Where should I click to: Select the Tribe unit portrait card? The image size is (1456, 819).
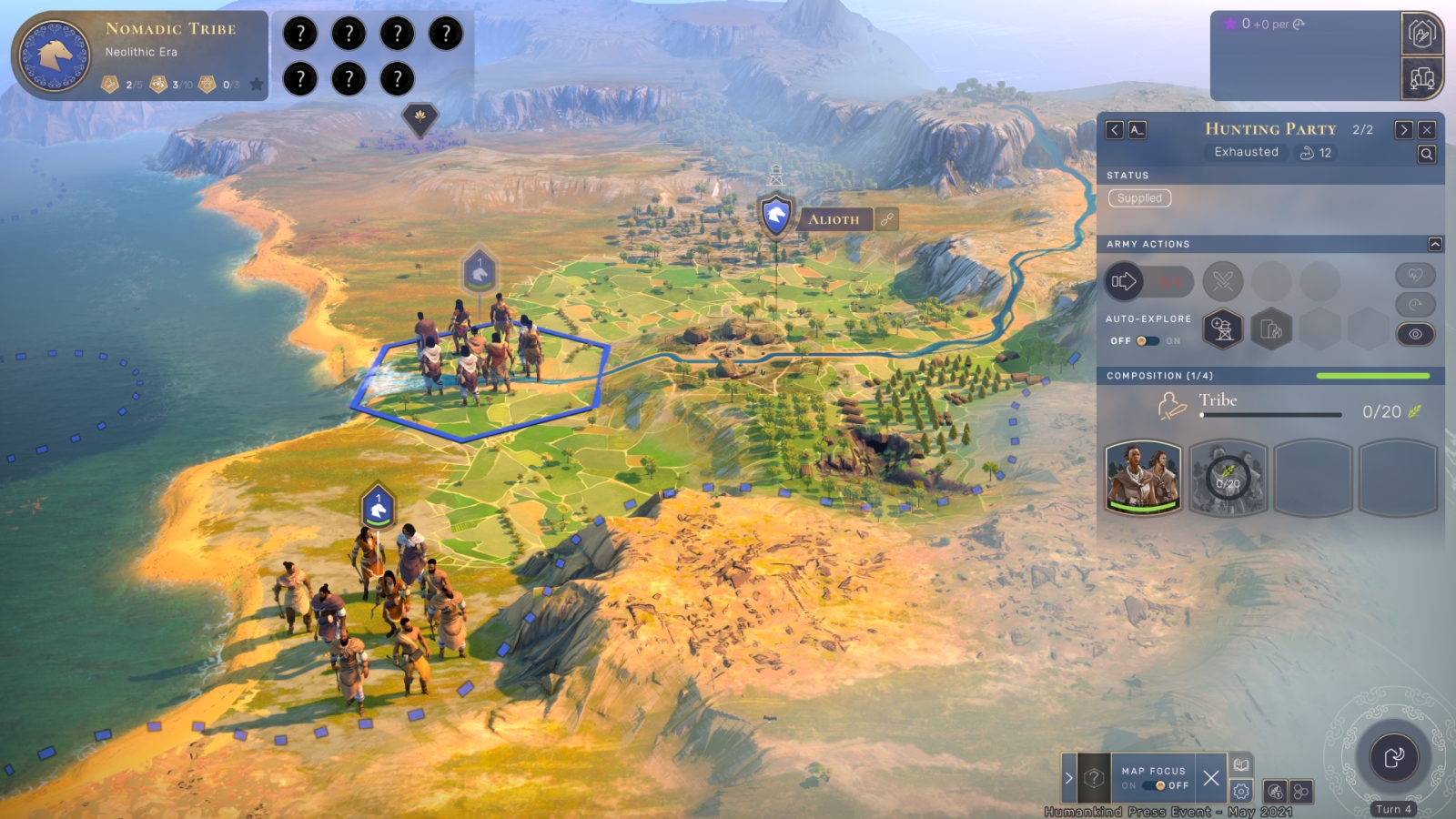tap(1143, 478)
